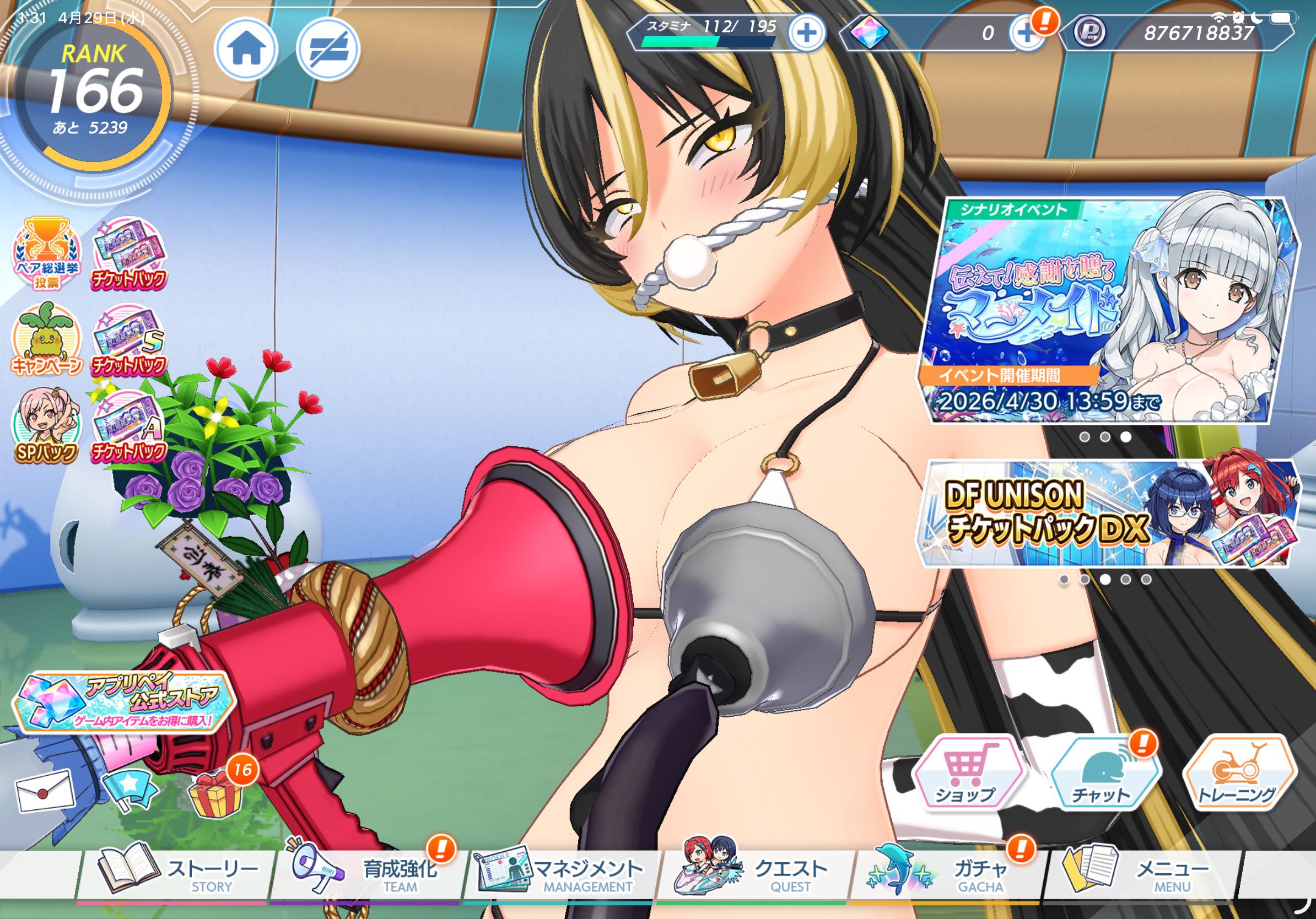Screen dimensions: 1316x919
Task: Open the pair election voting trophy icon
Action: [47, 253]
